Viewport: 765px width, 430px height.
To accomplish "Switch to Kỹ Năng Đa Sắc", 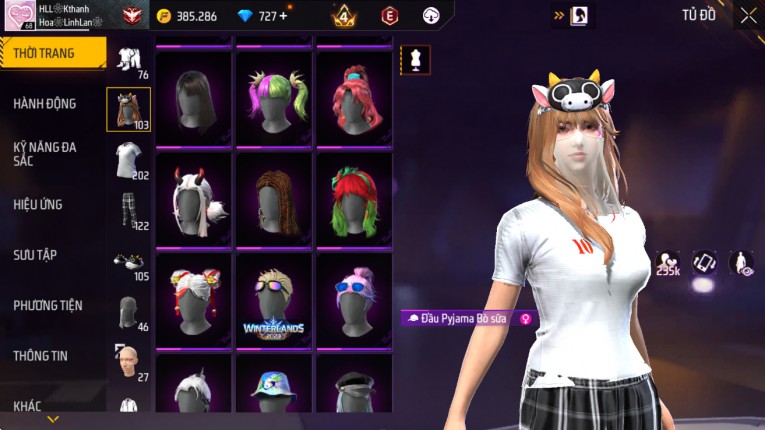I will [45, 154].
